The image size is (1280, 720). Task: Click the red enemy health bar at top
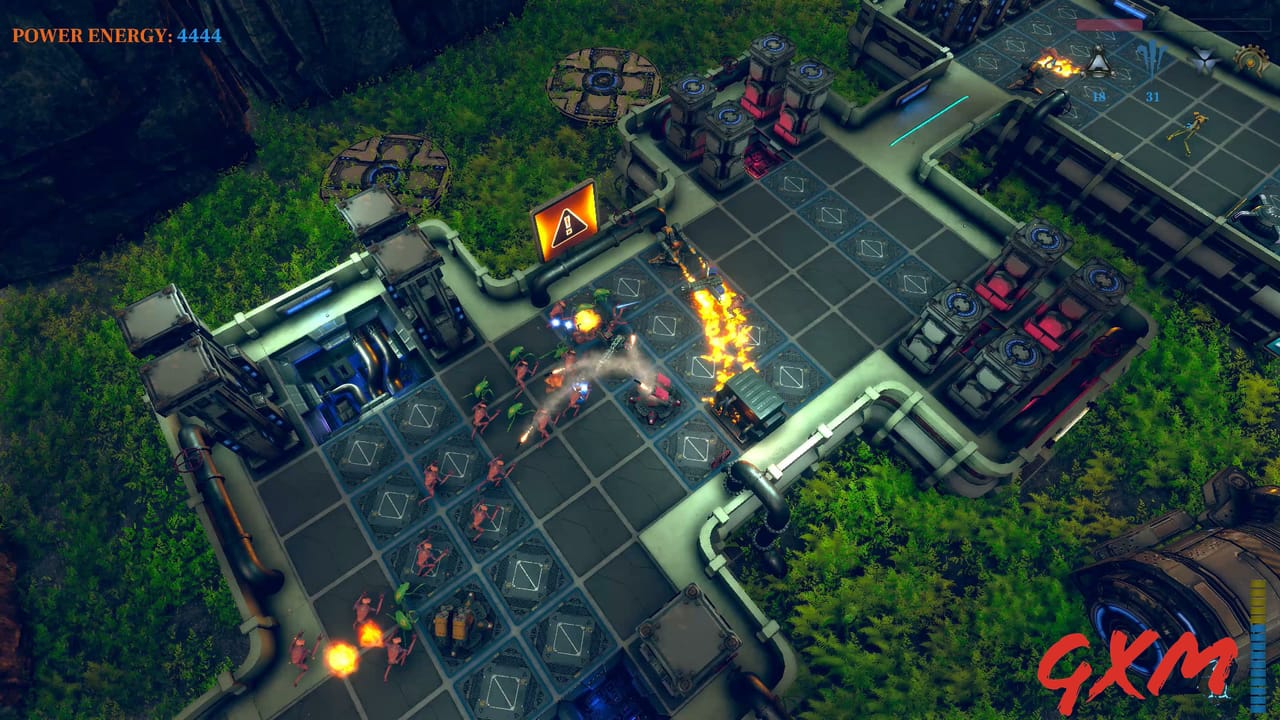pyautogui.click(x=1109, y=24)
